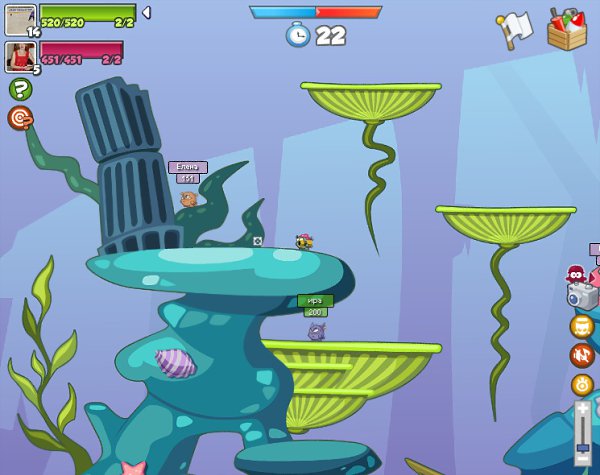
Task: Select the red team player portrait
Action: tap(20, 56)
